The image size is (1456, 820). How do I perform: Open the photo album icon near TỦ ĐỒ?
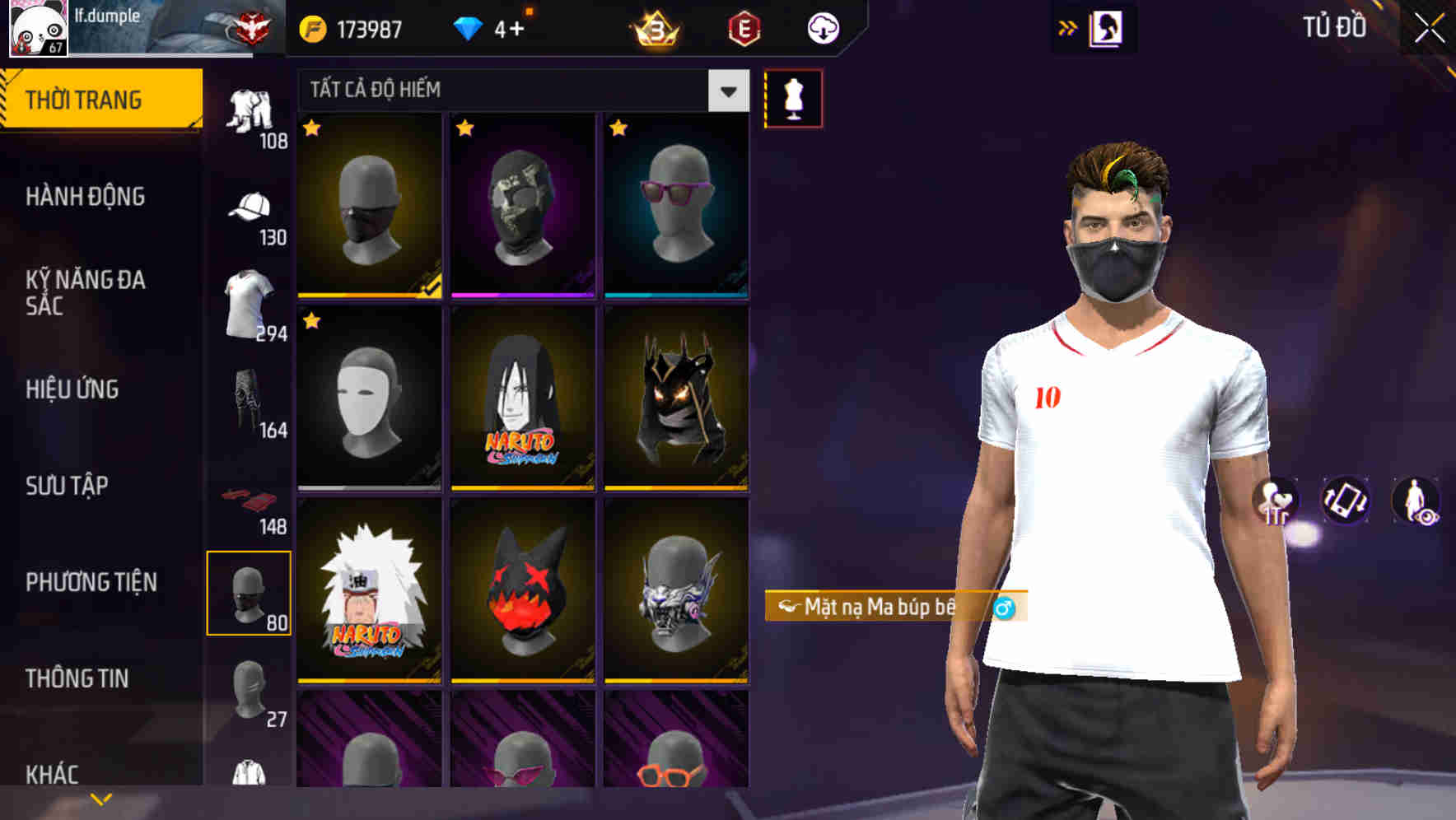click(x=1105, y=27)
